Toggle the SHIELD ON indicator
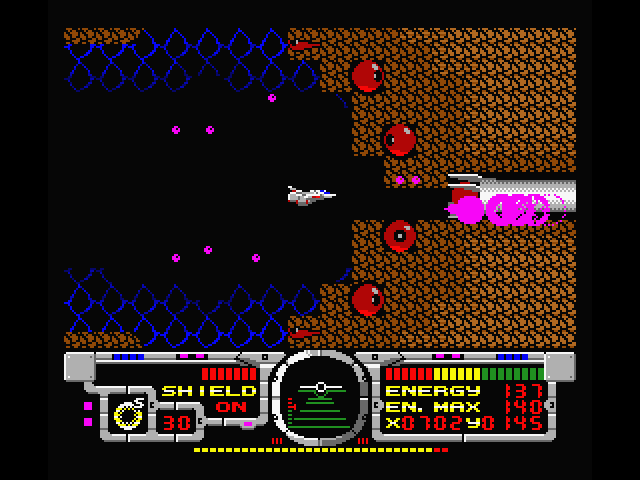Image resolution: width=640 pixels, height=480 pixels. tap(209, 399)
